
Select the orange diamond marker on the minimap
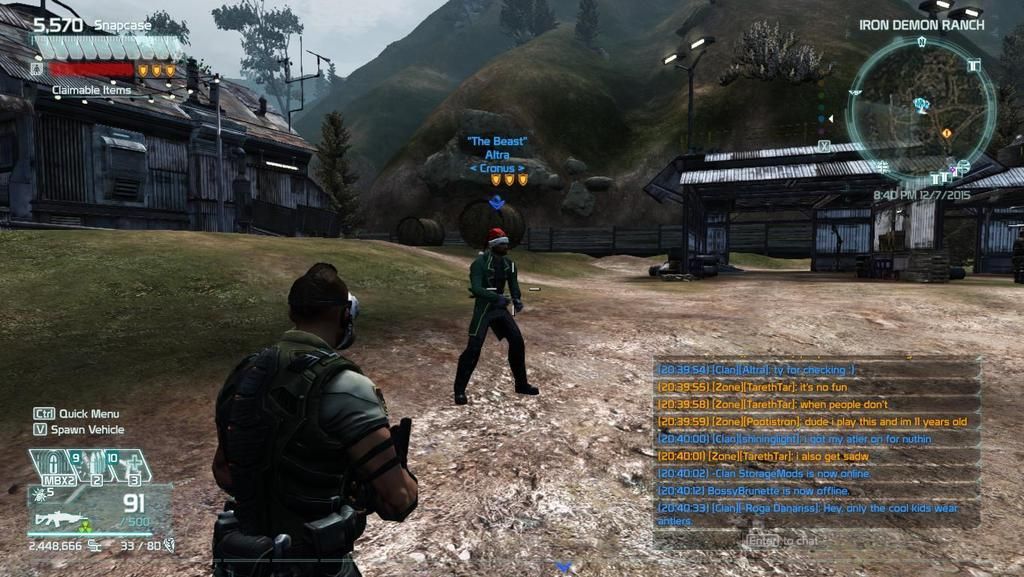click(x=946, y=133)
